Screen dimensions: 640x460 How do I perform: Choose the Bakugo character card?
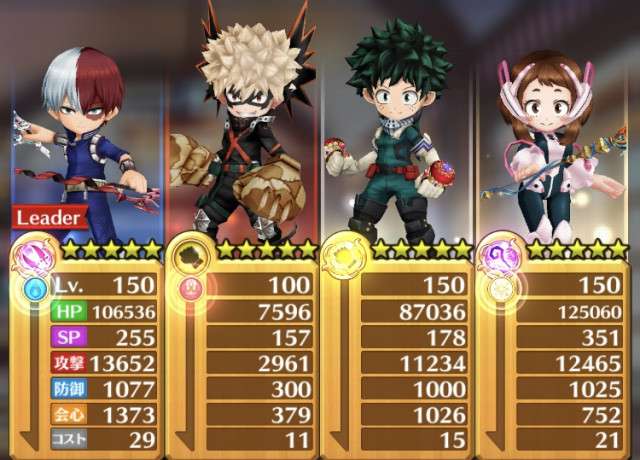tap(245, 130)
